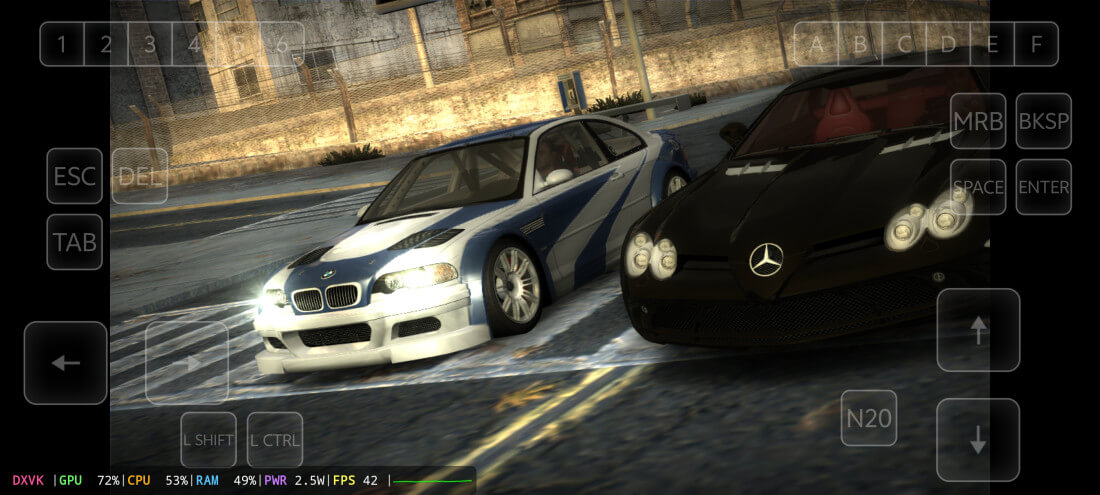
Task: Tap the MRB overlay button
Action: pos(978,121)
